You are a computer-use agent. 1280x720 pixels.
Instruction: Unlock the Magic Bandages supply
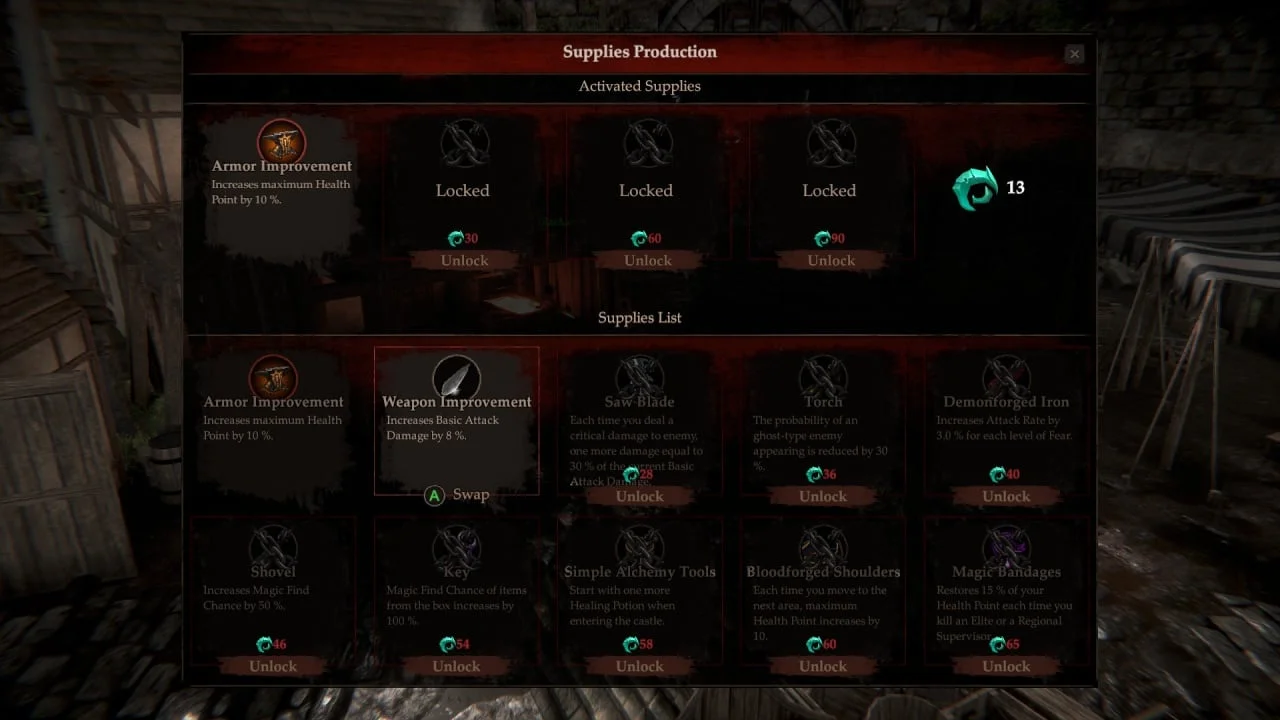click(x=1006, y=666)
